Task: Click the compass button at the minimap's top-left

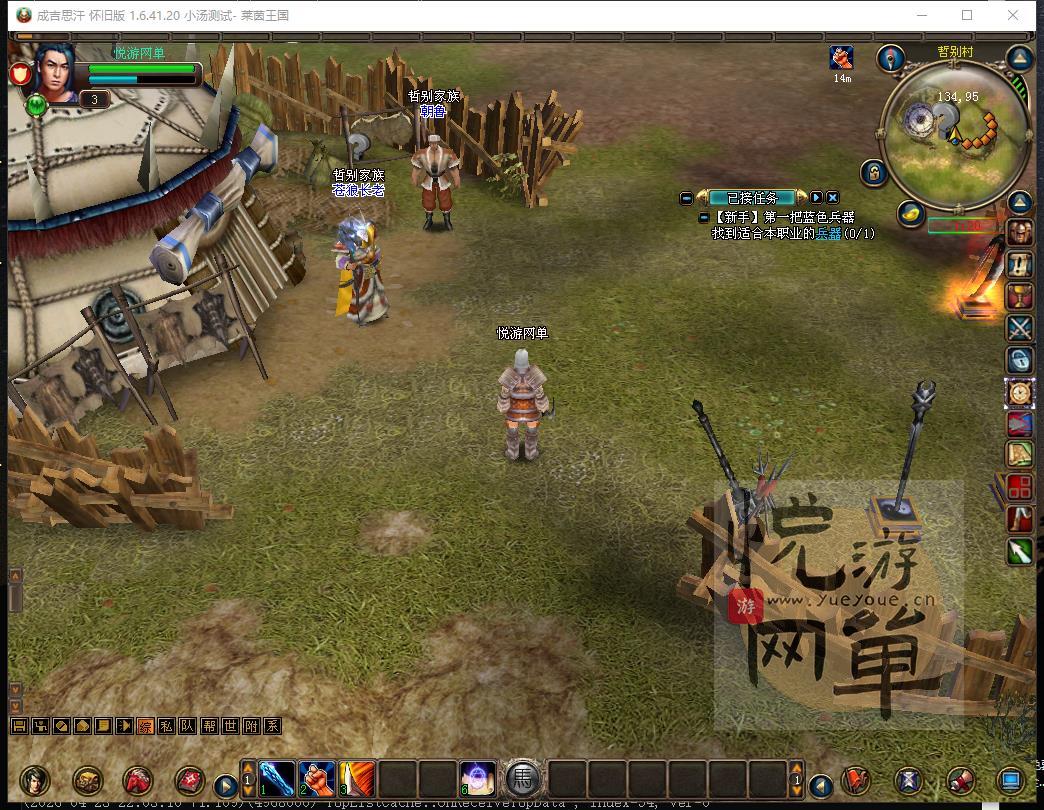Action: click(x=891, y=58)
